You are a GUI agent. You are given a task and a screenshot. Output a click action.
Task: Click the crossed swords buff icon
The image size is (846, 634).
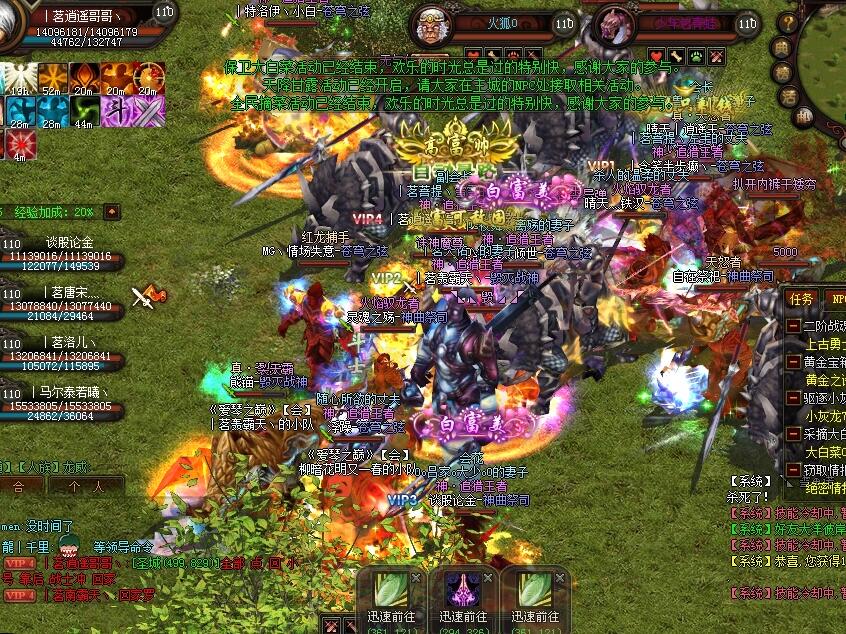[150, 111]
